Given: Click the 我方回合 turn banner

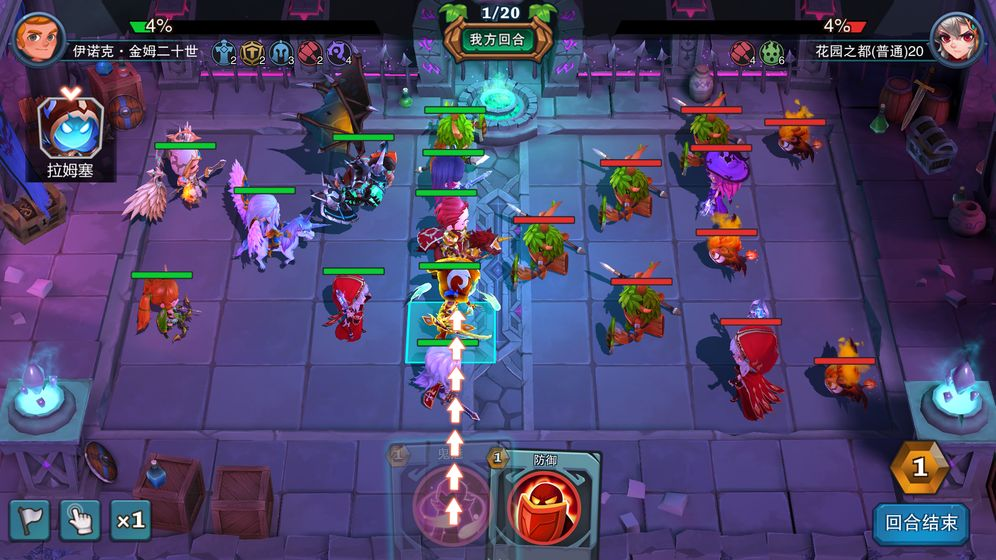Looking at the screenshot, I should pos(497,42).
